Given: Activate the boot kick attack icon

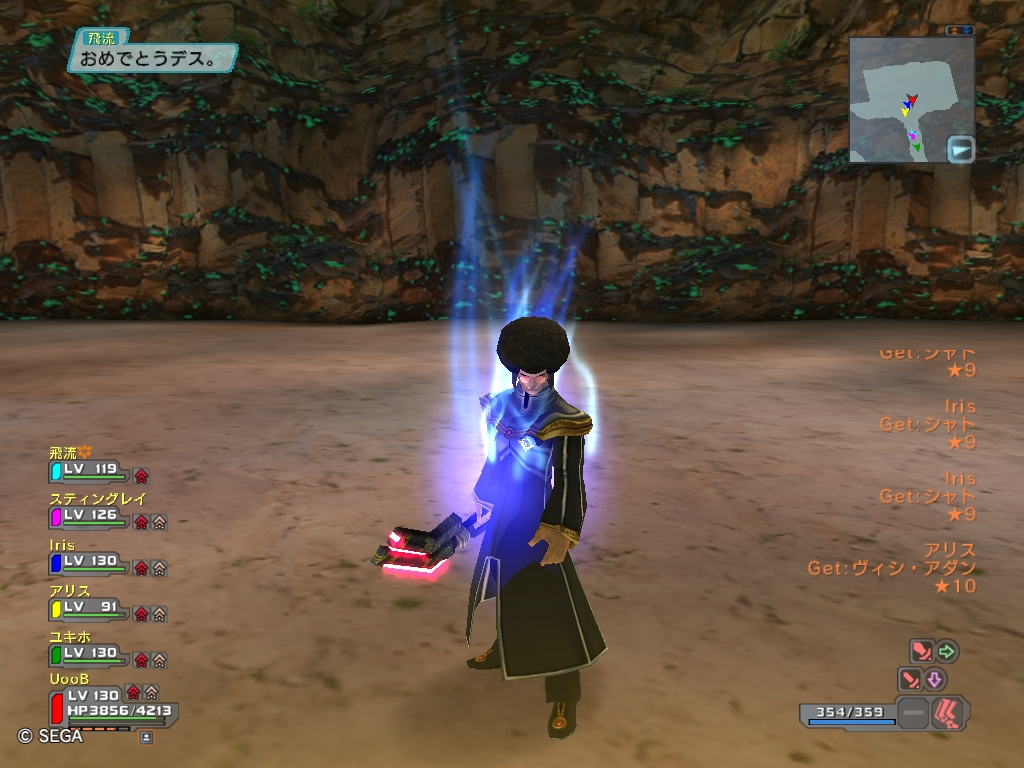Looking at the screenshot, I should (948, 713).
